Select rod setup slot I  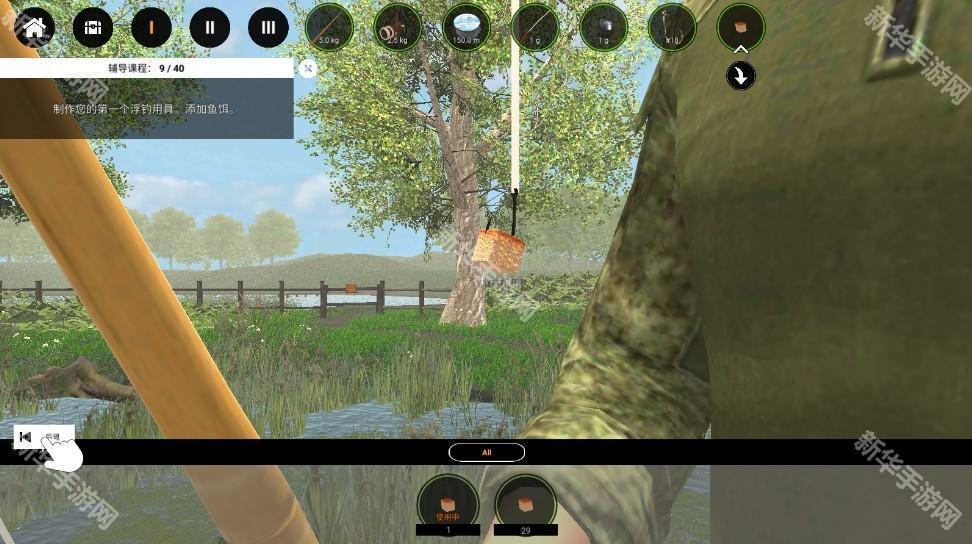151,27
